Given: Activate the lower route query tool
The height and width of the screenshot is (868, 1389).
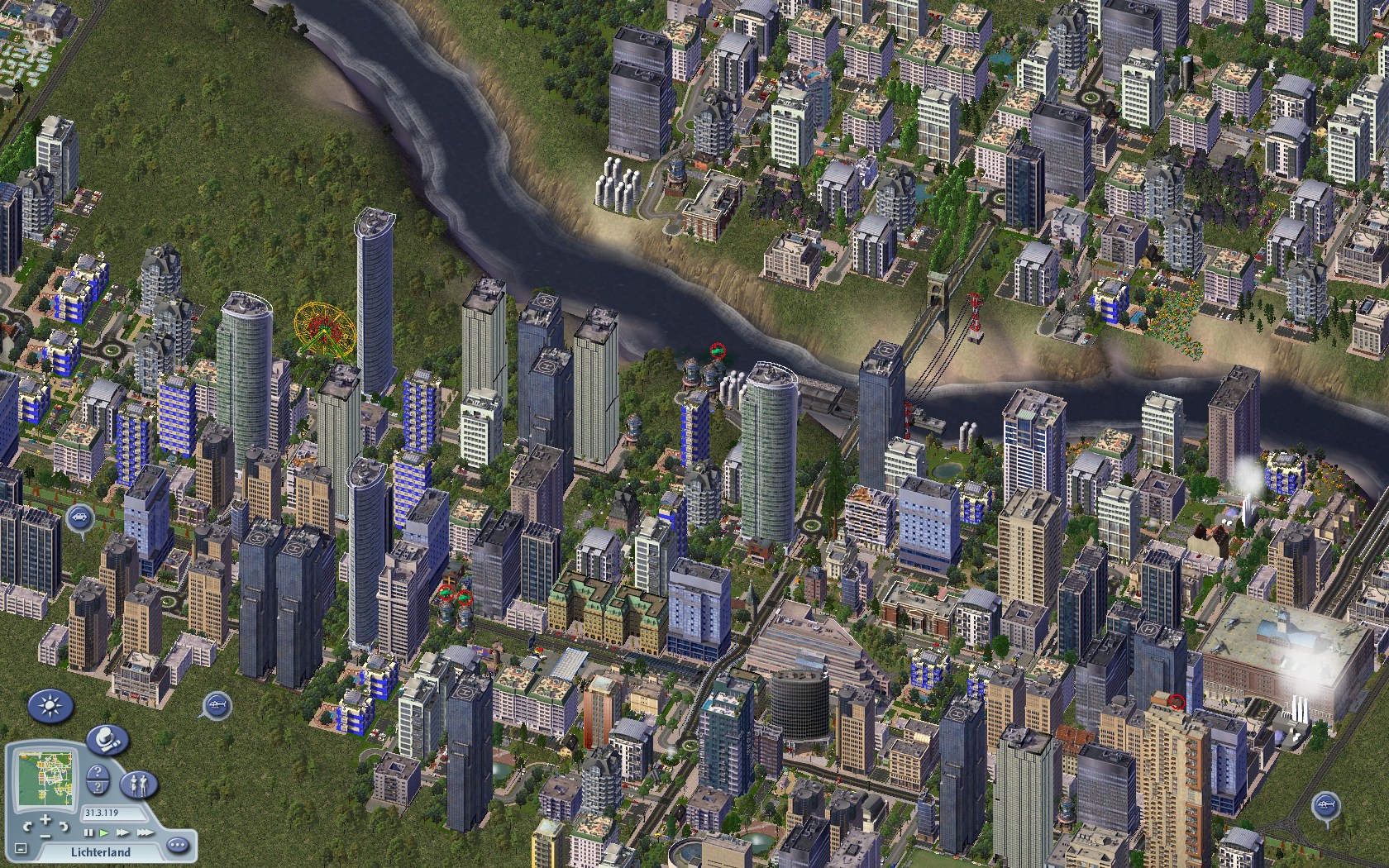Looking at the screenshot, I should coord(98,787).
